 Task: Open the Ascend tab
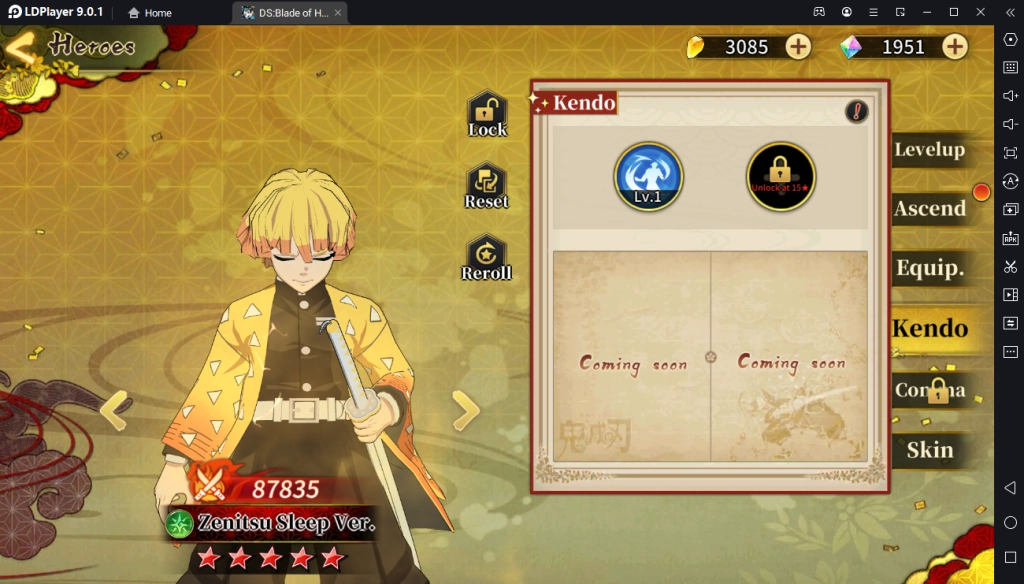(x=930, y=209)
